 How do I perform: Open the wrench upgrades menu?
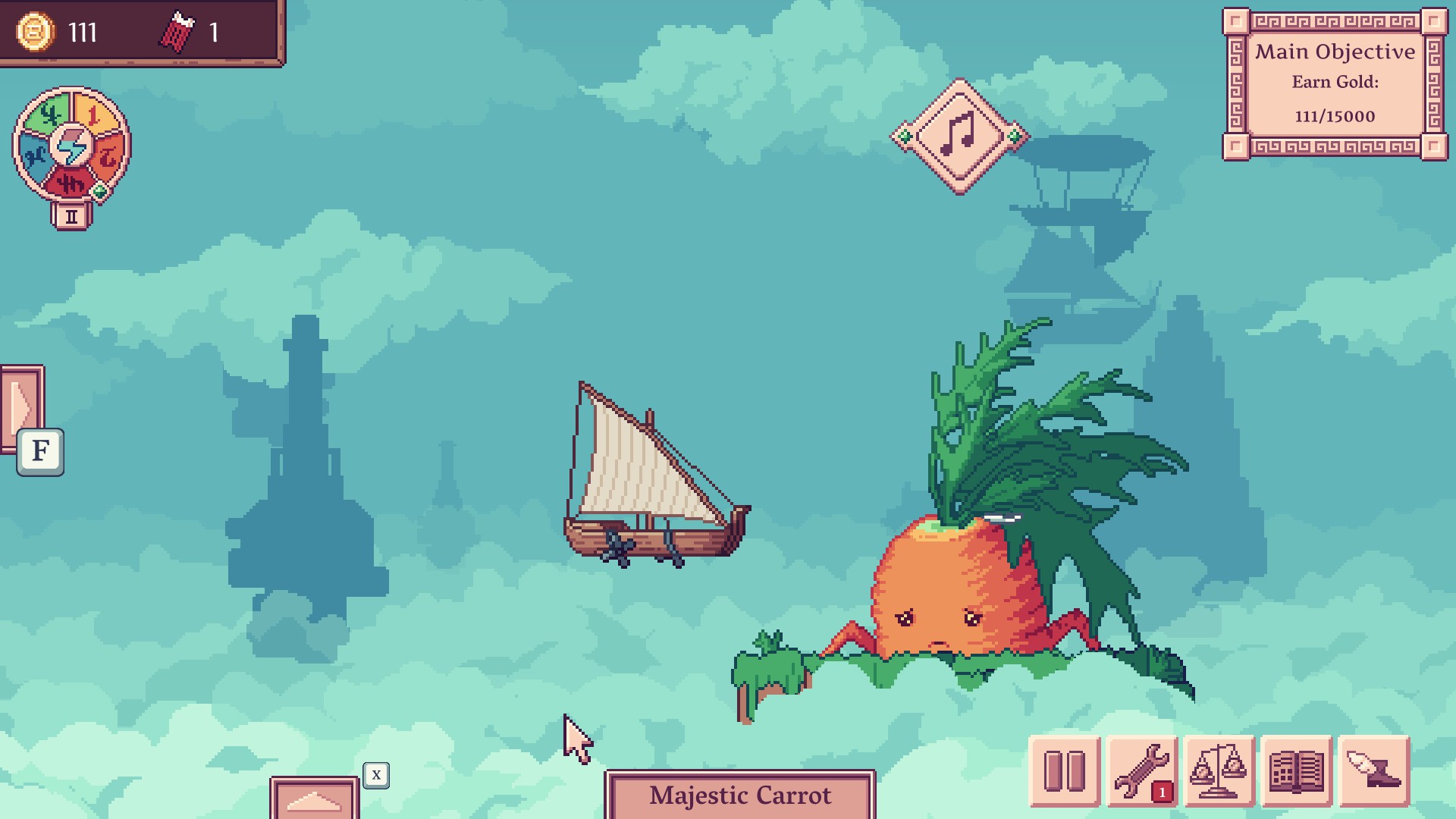click(x=1141, y=771)
